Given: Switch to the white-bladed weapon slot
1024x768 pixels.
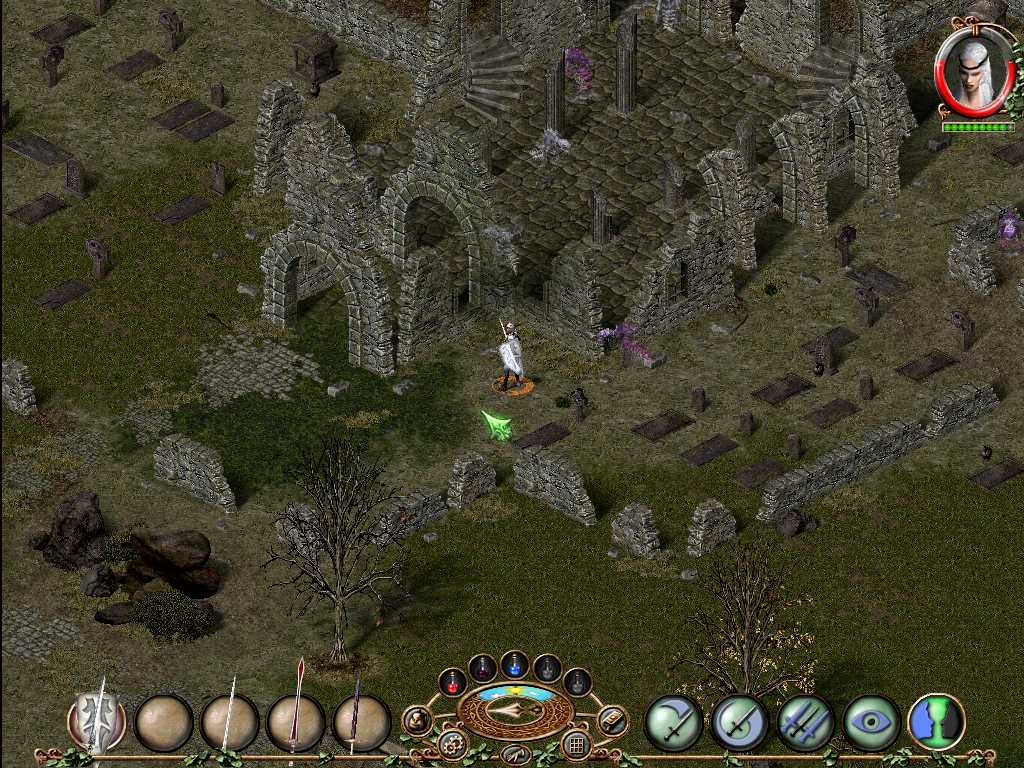Looking at the screenshot, I should [230, 722].
